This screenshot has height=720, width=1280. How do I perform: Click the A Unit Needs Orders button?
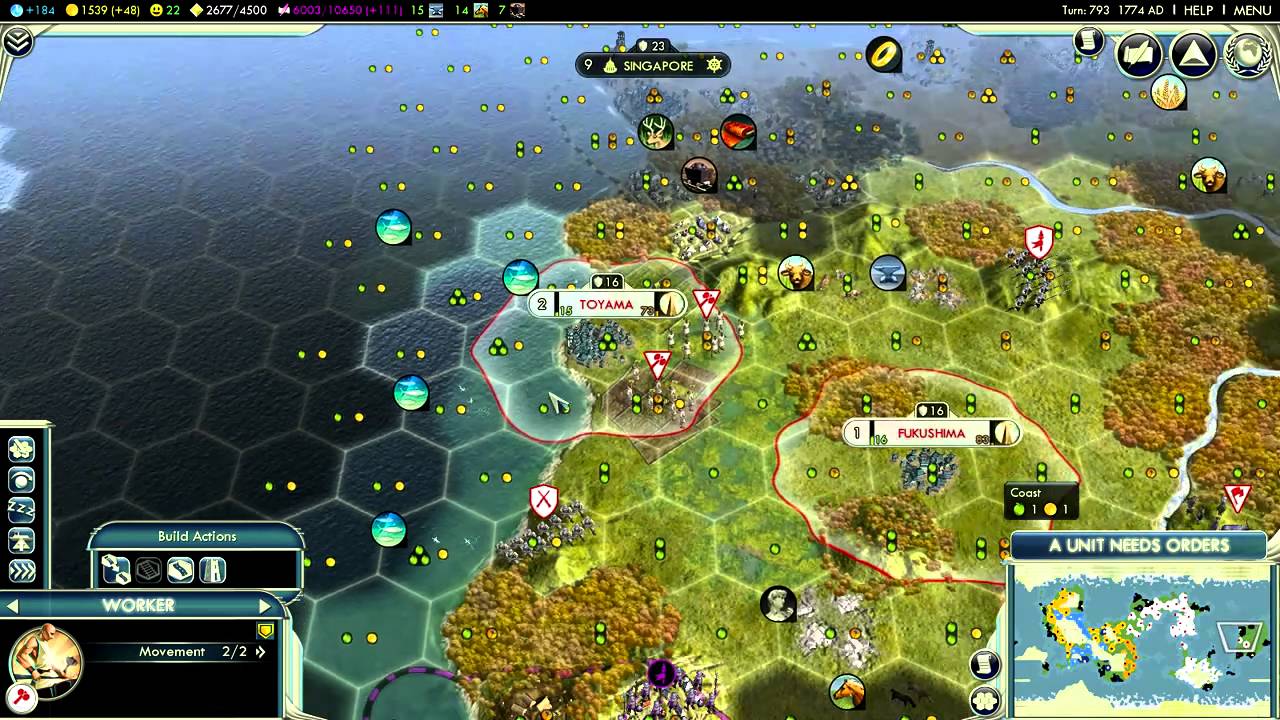click(x=1138, y=546)
